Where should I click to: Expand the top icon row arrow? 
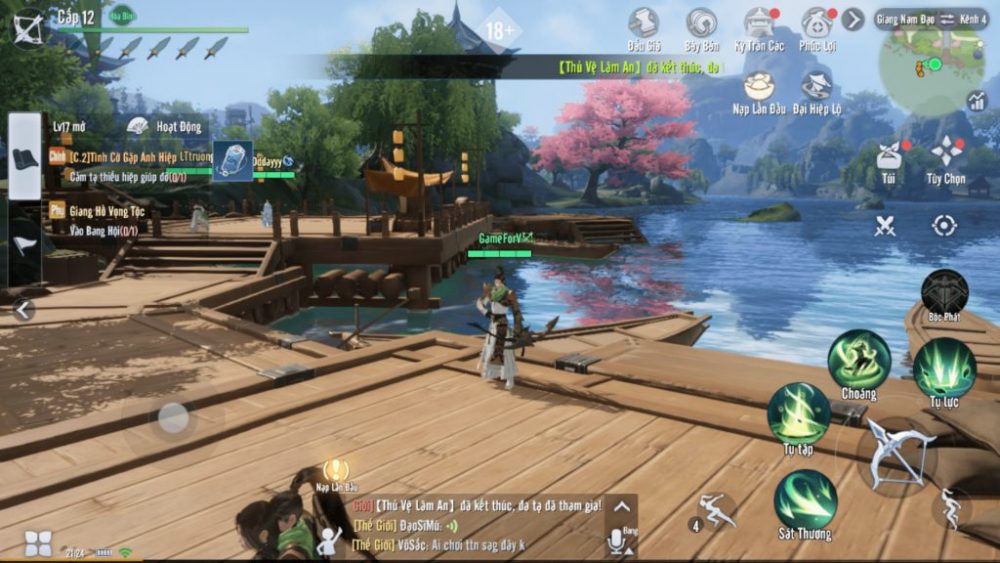[852, 19]
